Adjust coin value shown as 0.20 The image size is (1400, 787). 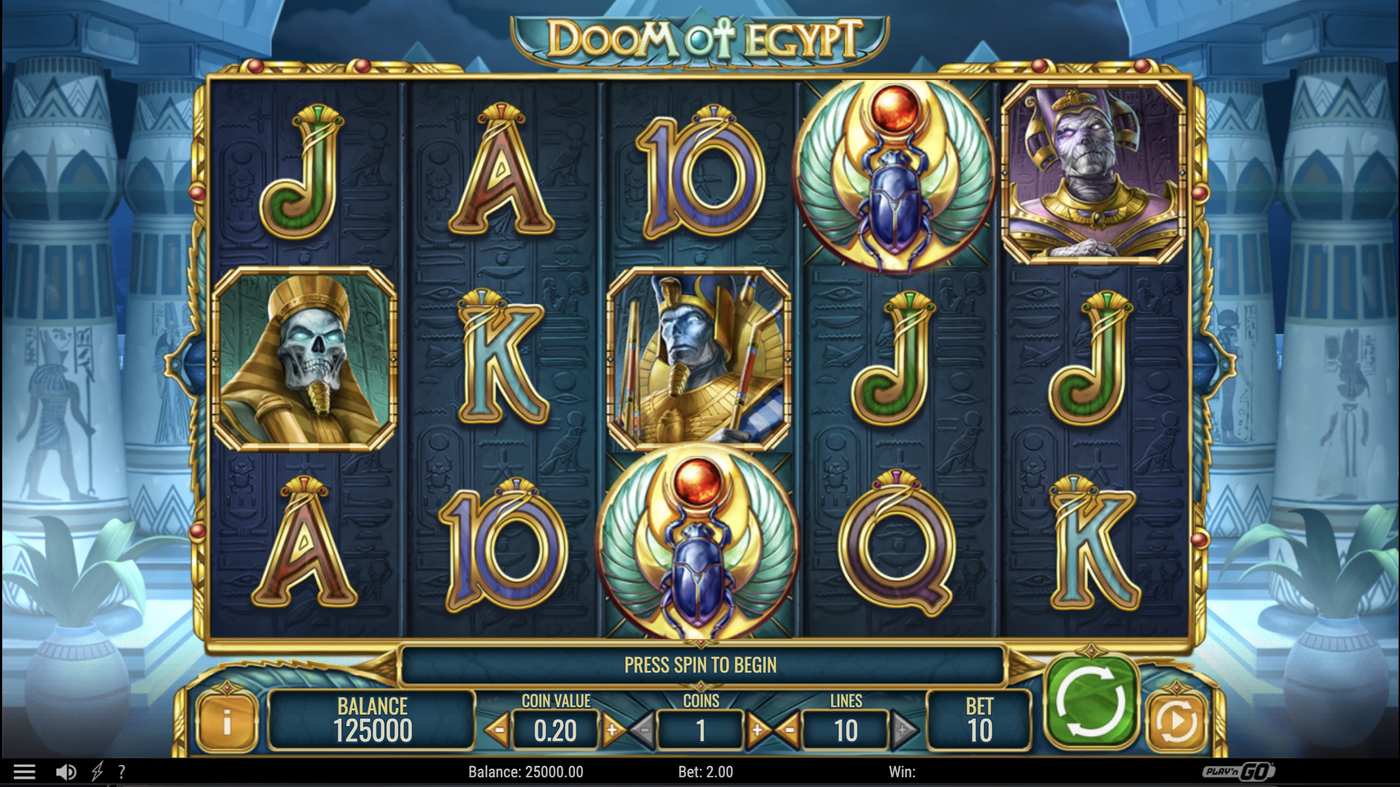coord(554,730)
